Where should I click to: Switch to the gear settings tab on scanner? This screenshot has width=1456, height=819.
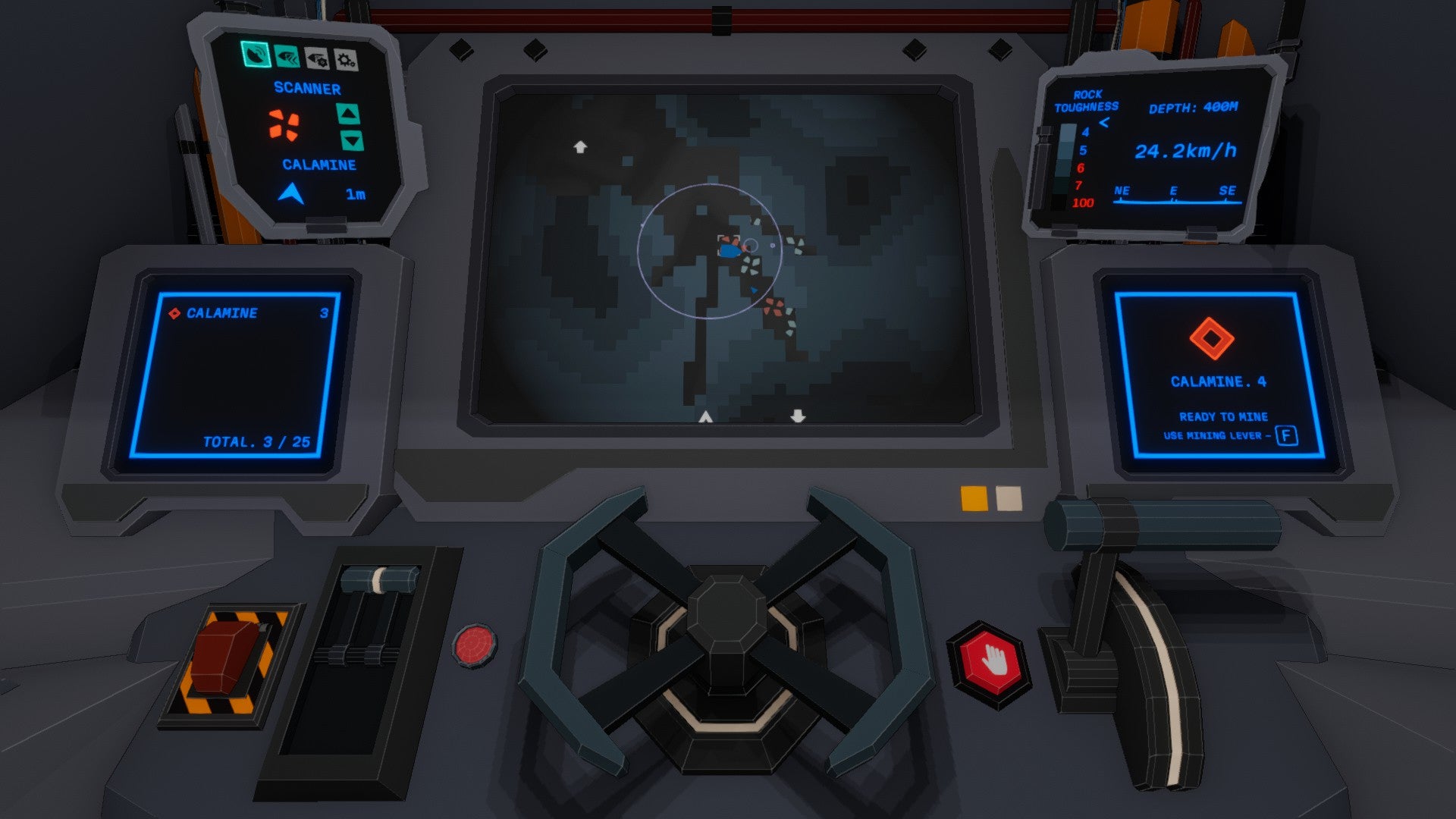(345, 61)
